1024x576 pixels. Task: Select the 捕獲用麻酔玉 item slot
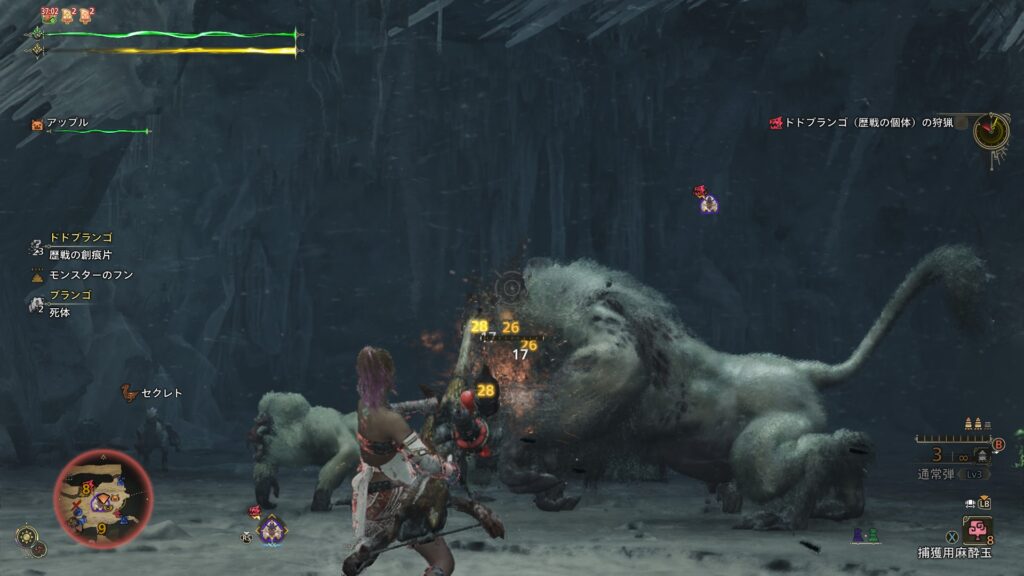pyautogui.click(x=978, y=527)
